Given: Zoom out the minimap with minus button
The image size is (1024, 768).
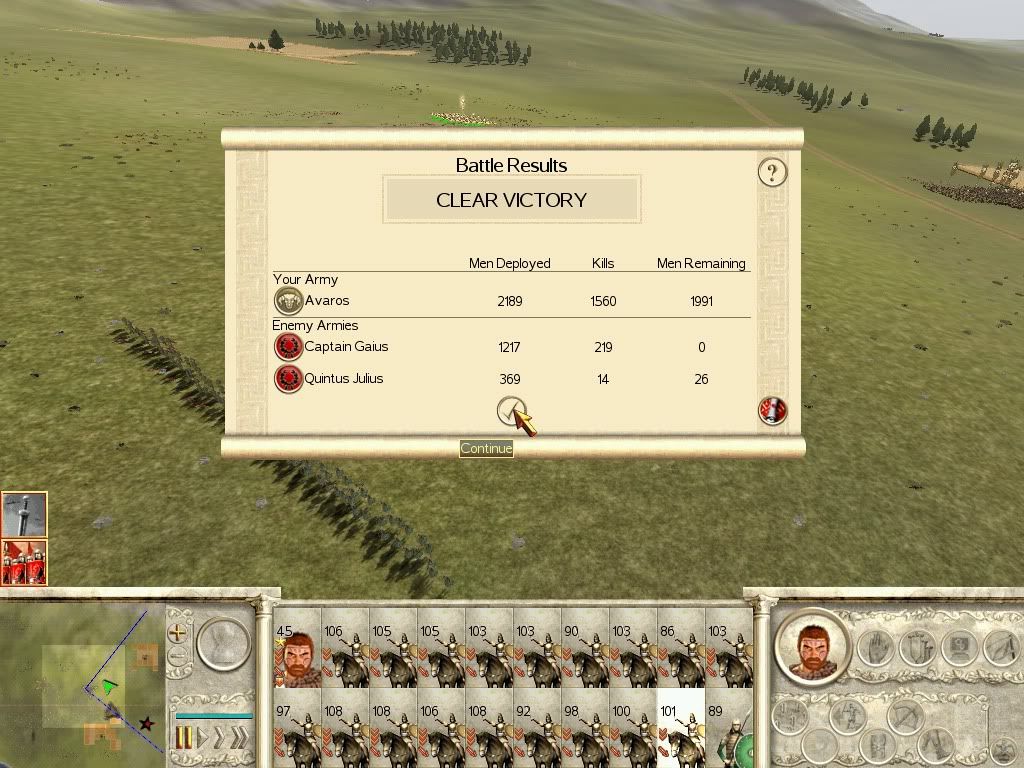Looking at the screenshot, I should (178, 657).
